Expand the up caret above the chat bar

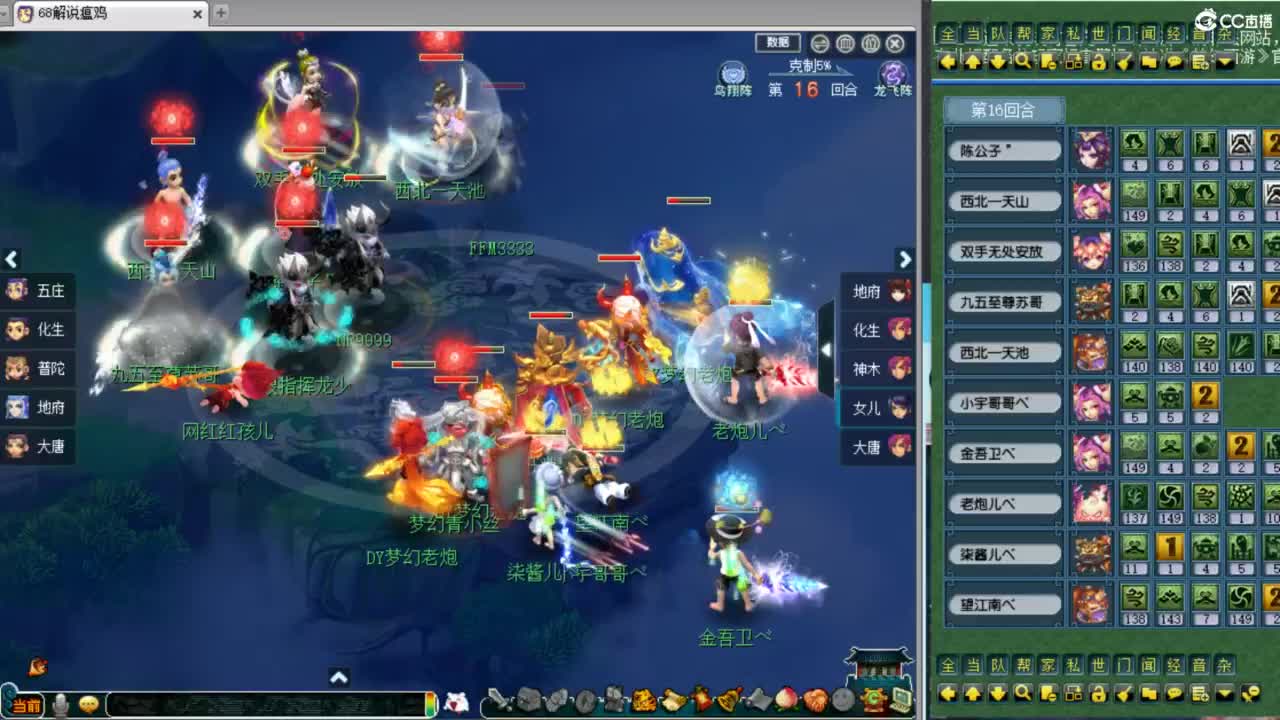tap(339, 677)
